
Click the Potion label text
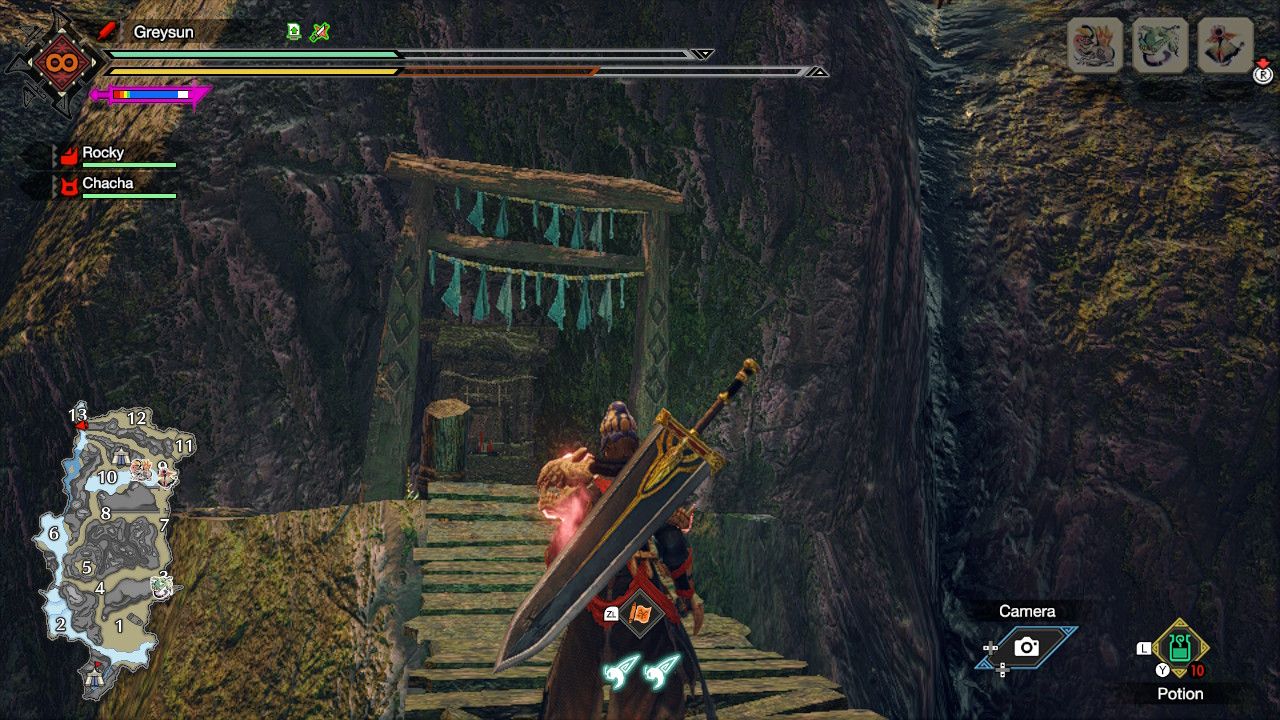coord(1180,694)
